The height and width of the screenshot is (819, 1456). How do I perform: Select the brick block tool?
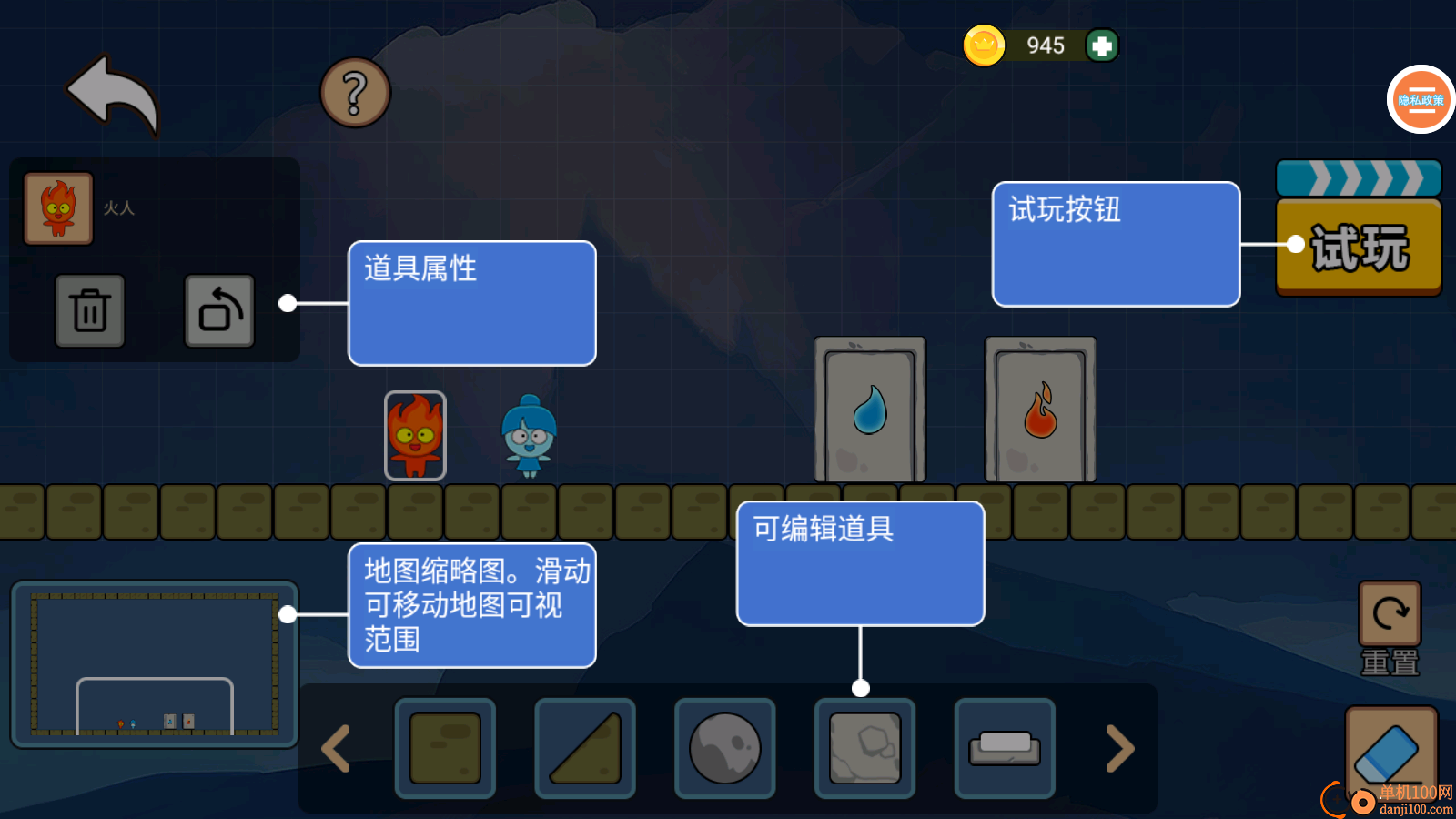click(x=446, y=748)
